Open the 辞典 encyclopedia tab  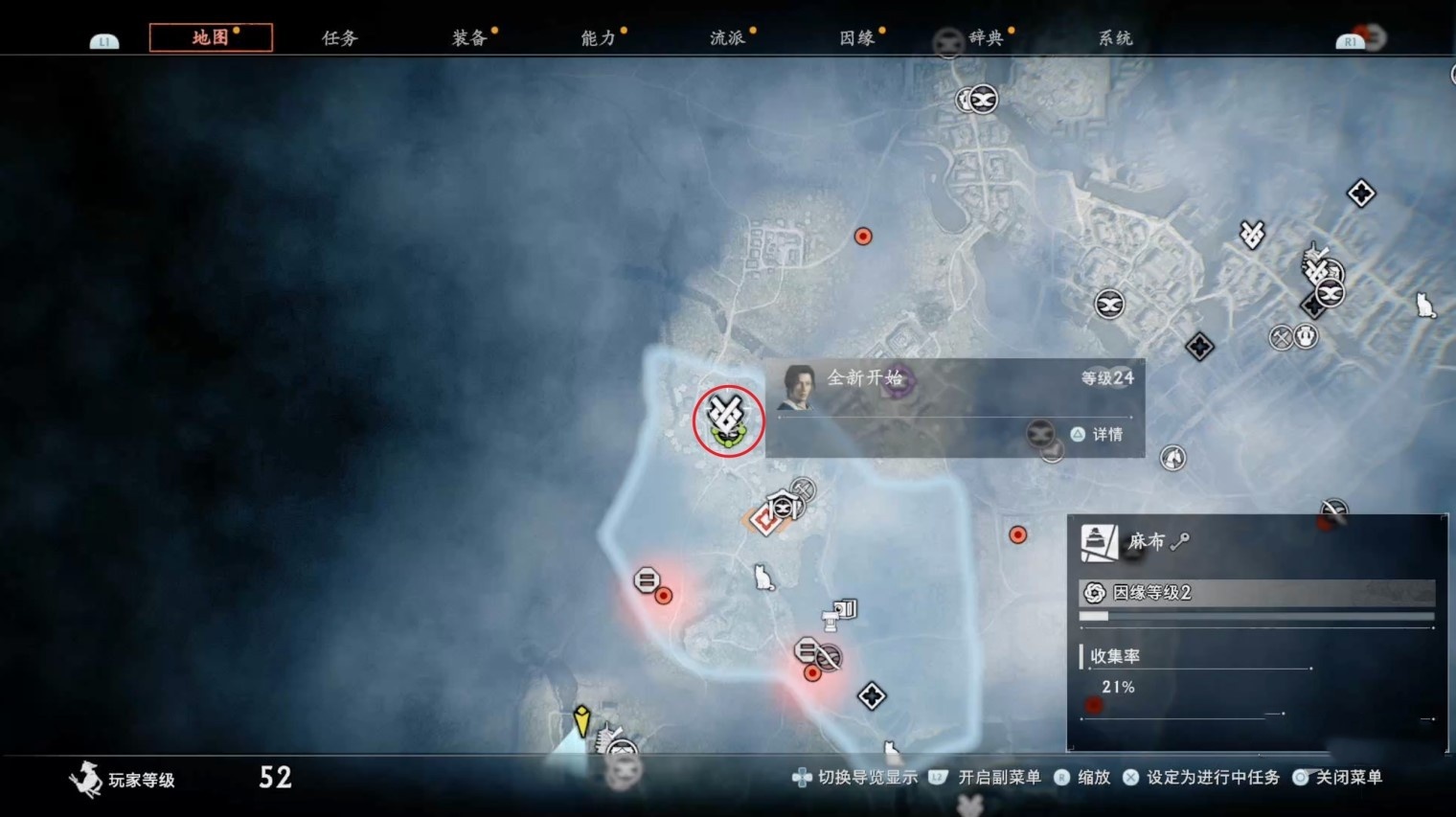986,38
